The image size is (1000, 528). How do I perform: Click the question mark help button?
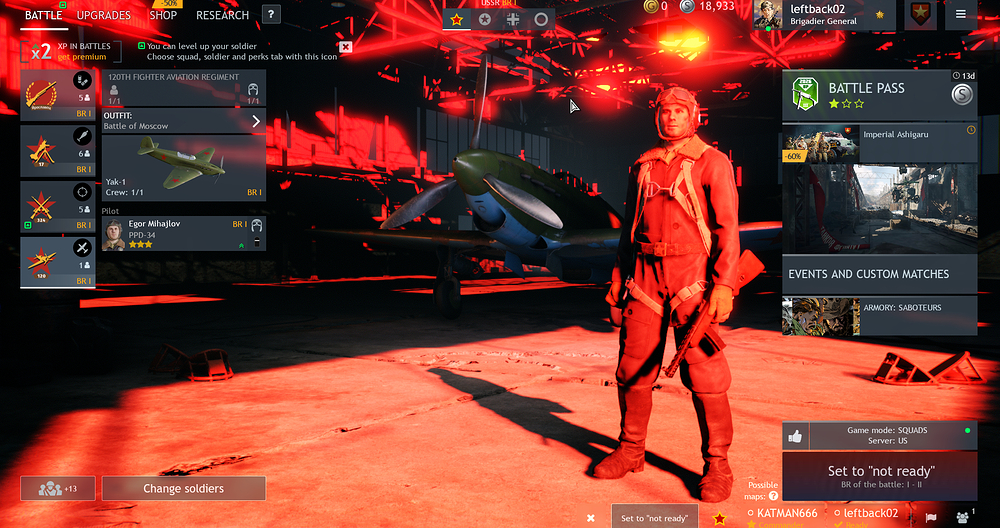pos(271,15)
